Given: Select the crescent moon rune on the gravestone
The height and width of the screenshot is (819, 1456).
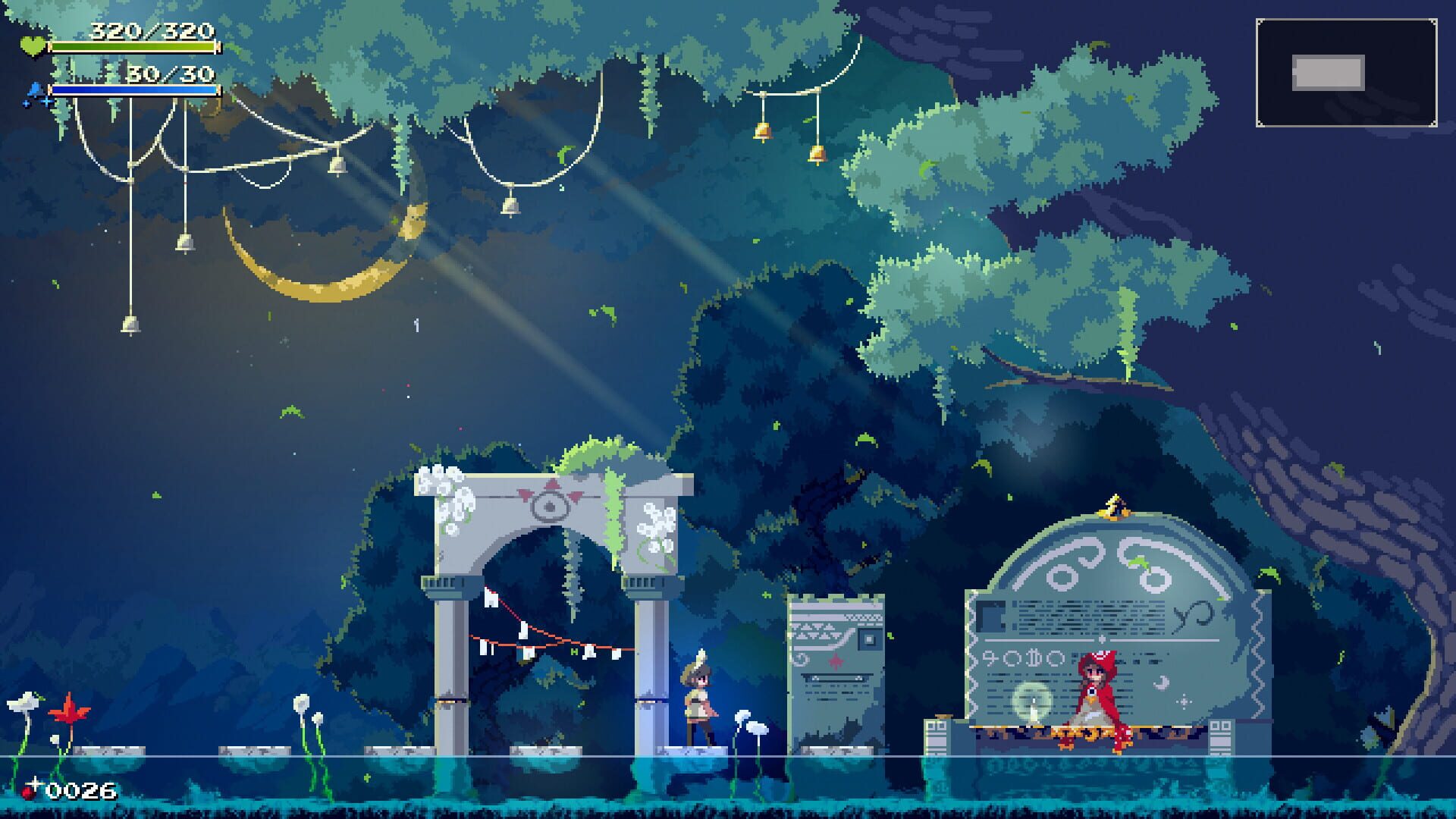Looking at the screenshot, I should point(1160,682).
